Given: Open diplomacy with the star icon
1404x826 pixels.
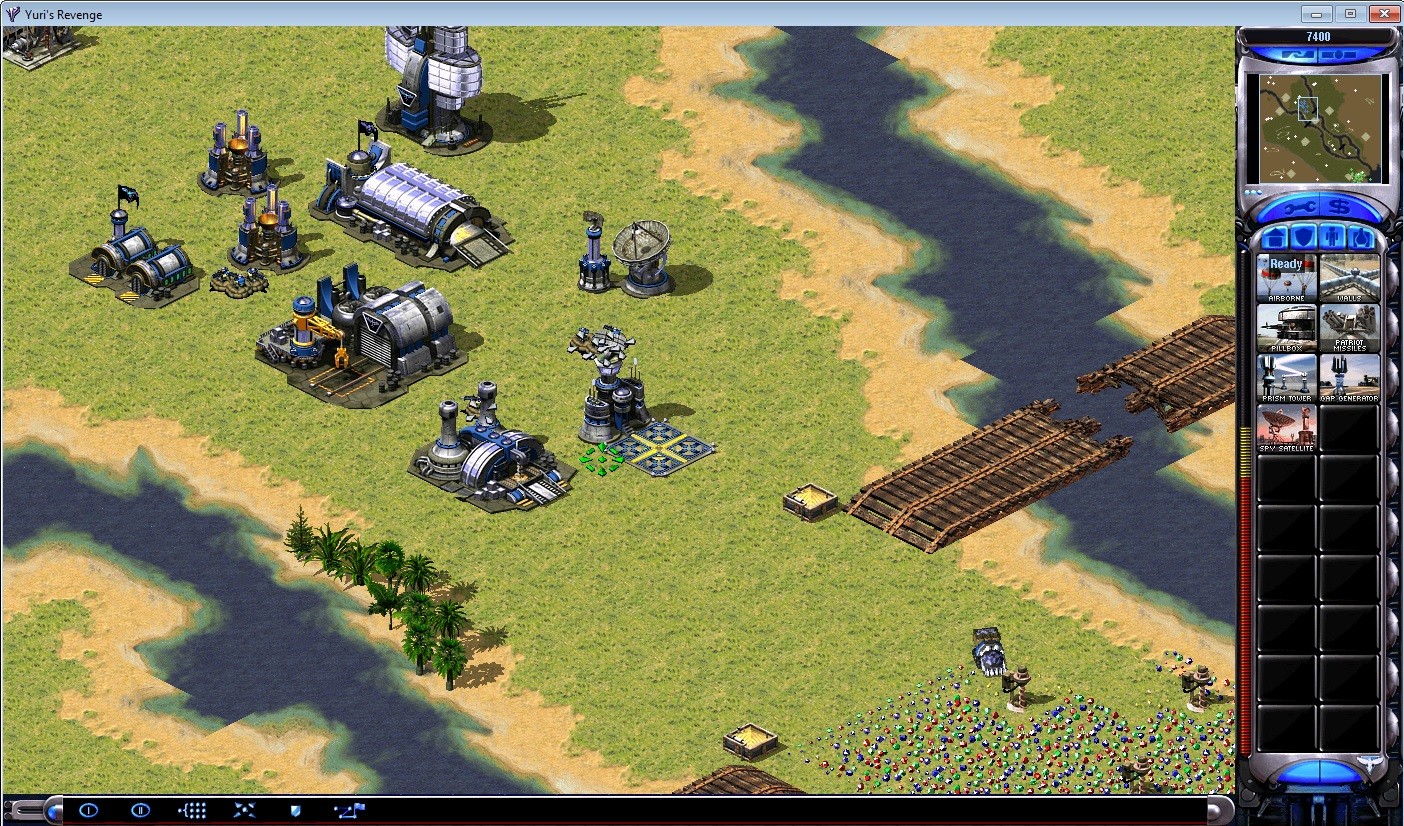Looking at the screenshot, I should 243,811.
